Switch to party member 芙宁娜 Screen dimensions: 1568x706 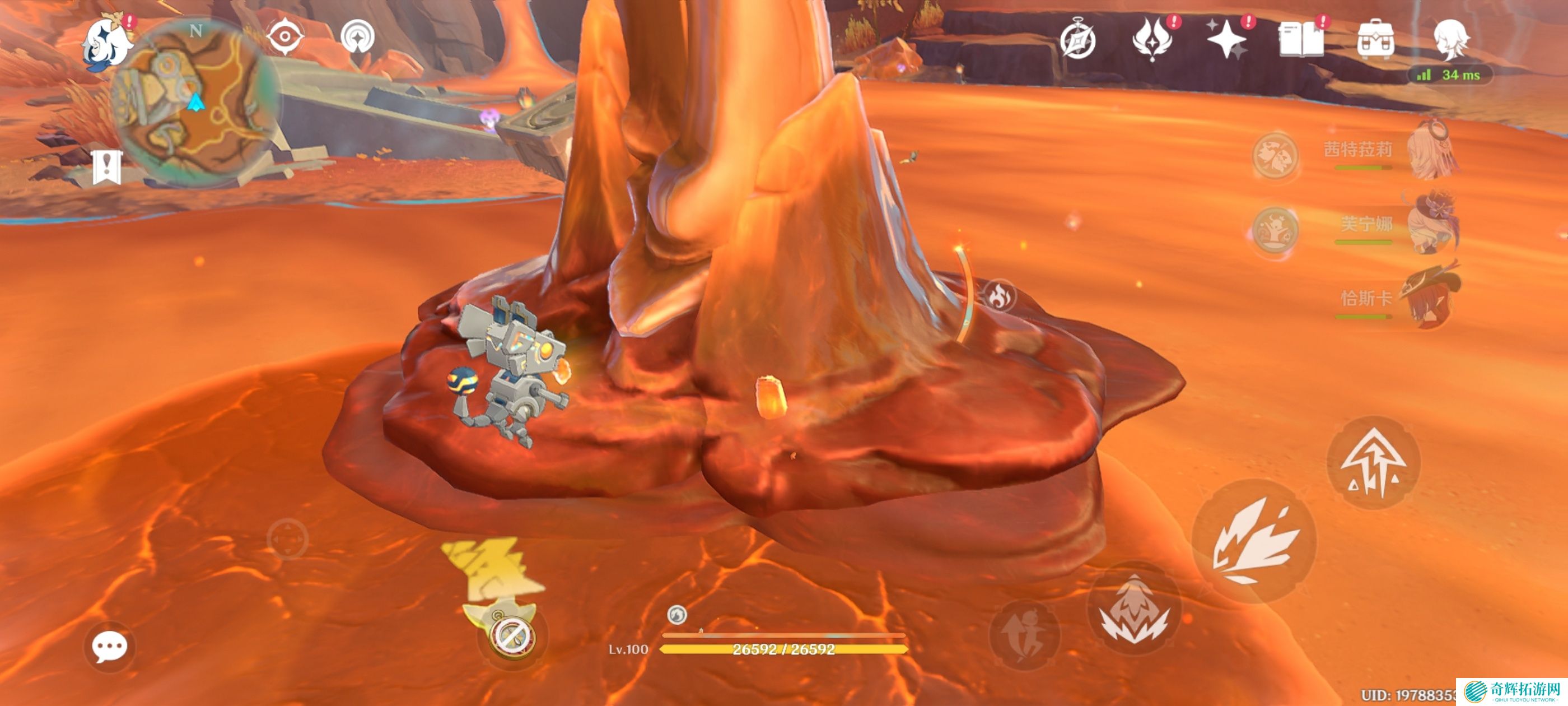[x=1434, y=224]
